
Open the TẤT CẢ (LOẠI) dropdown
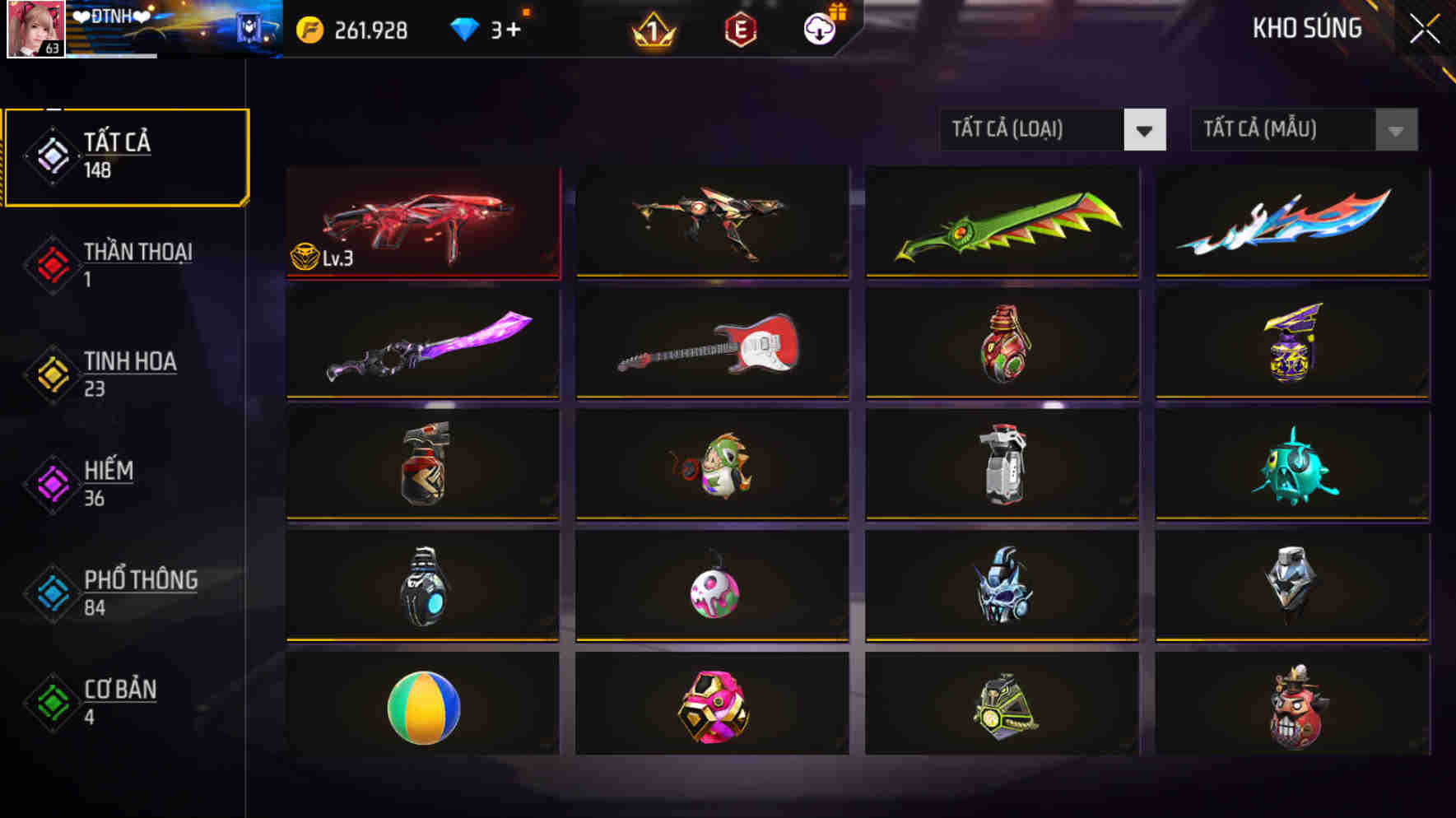pyautogui.click(x=1029, y=129)
